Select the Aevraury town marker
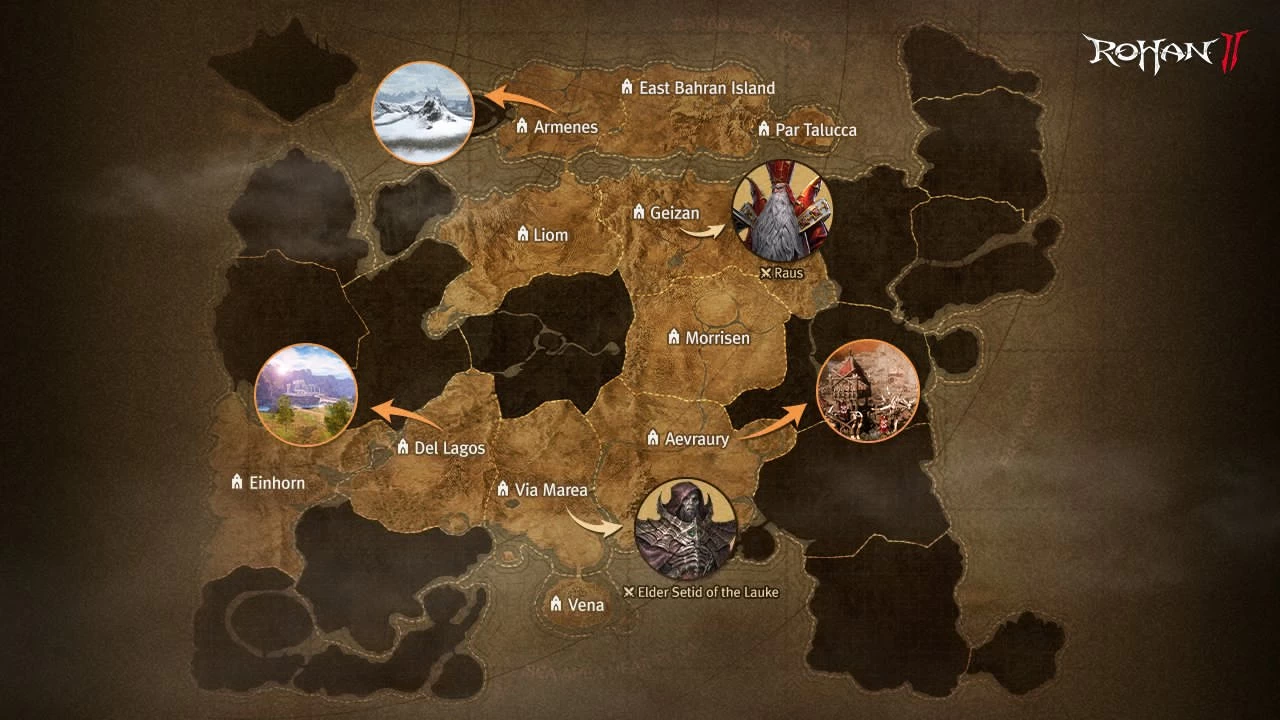This screenshot has width=1280, height=720. pos(653,438)
